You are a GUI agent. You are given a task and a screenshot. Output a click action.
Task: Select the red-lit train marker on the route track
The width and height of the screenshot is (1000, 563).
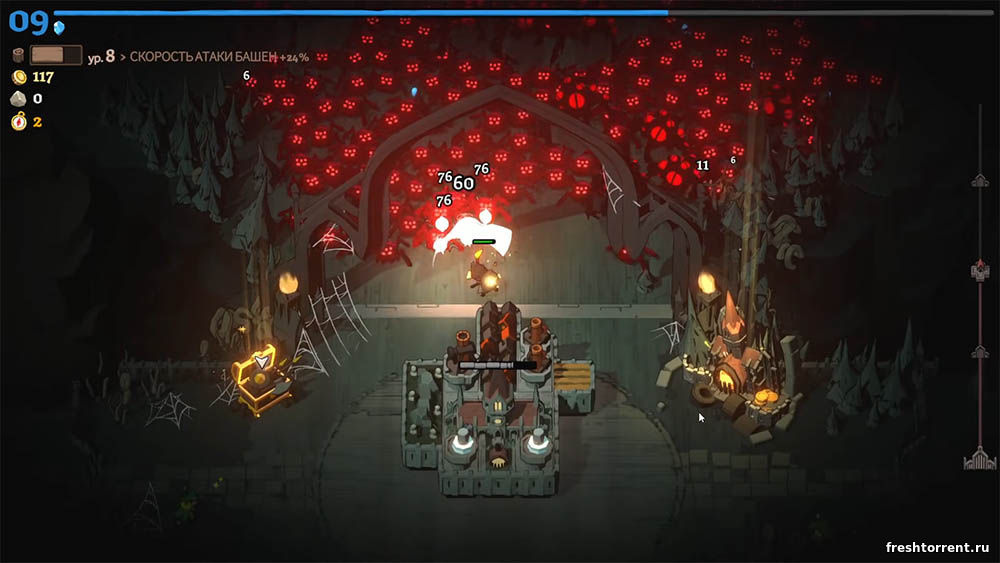pos(979,270)
